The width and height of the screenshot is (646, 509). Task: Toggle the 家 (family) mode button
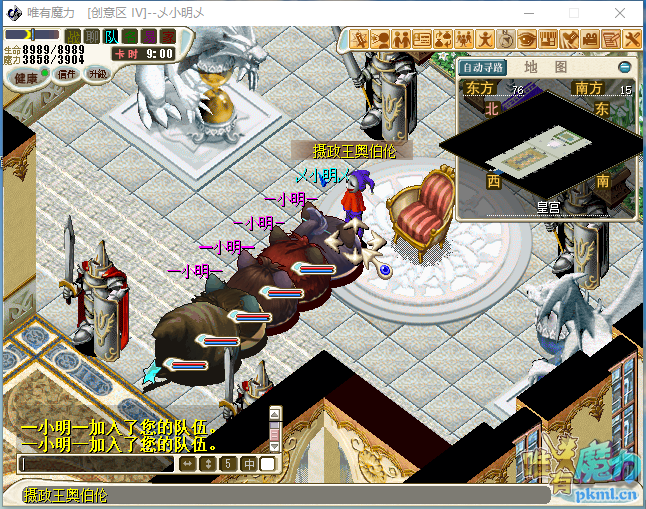point(168,36)
